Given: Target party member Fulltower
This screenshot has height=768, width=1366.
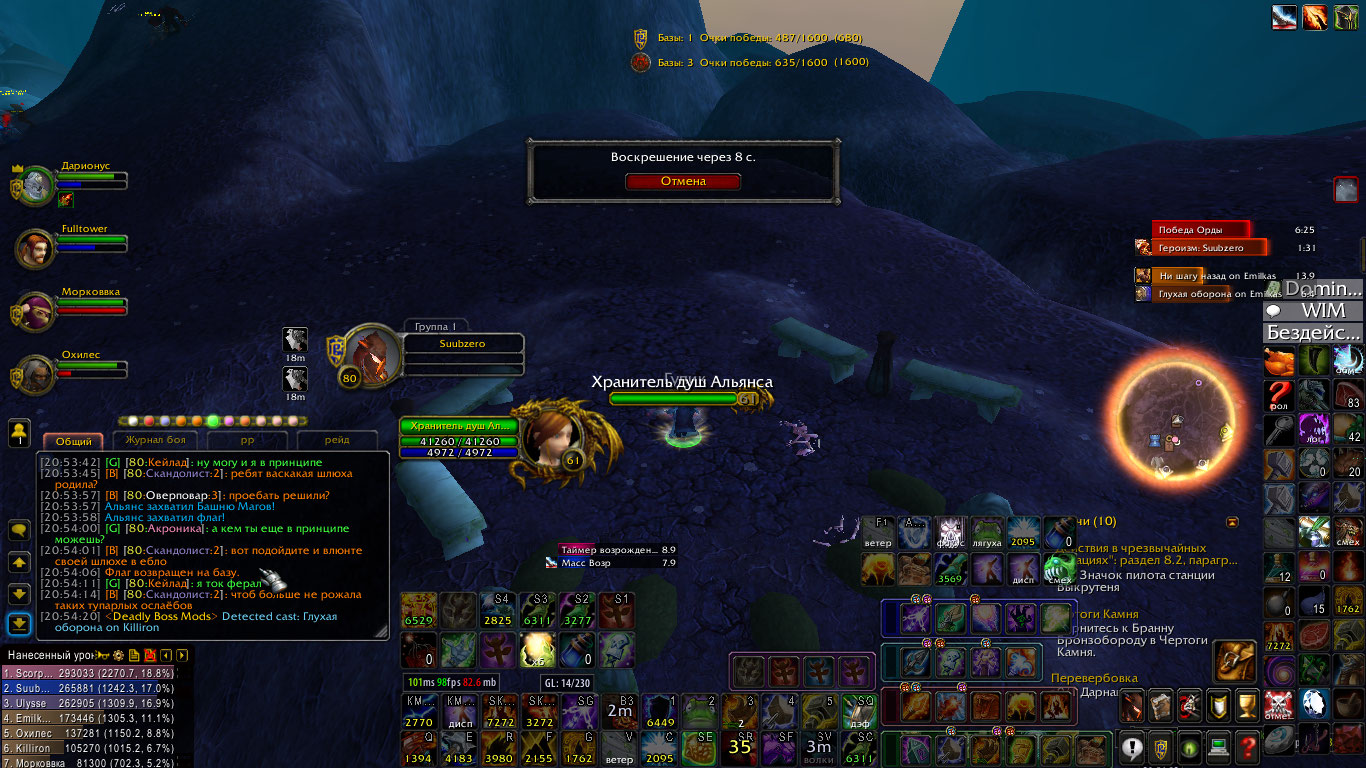Looking at the screenshot, I should 36,248.
